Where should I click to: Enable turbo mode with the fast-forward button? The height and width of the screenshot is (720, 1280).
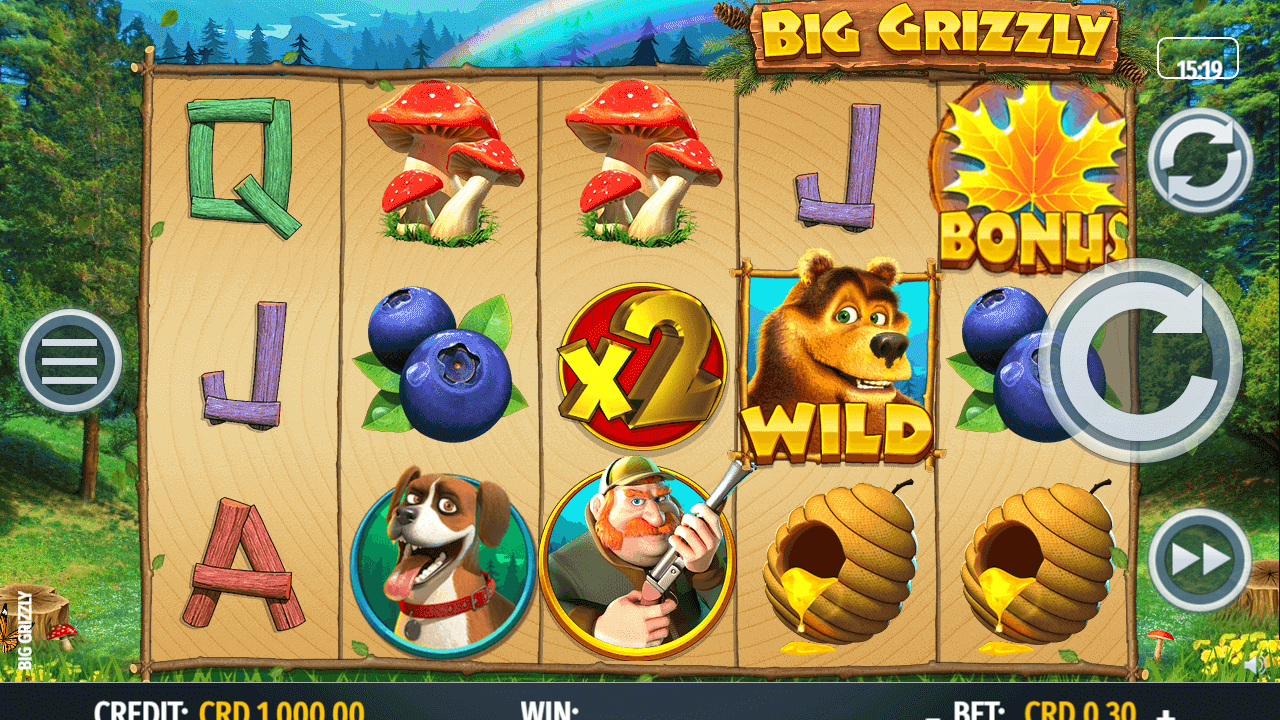tap(1200, 560)
